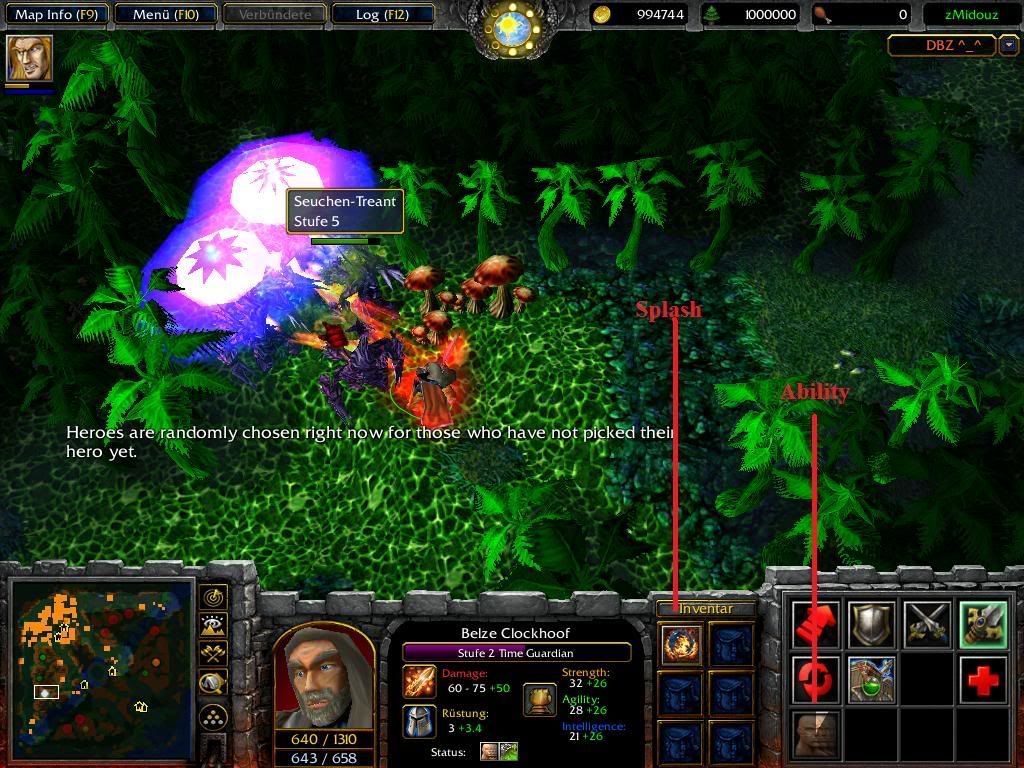
Task: Click the minimap signal ping button
Action: click(213, 597)
